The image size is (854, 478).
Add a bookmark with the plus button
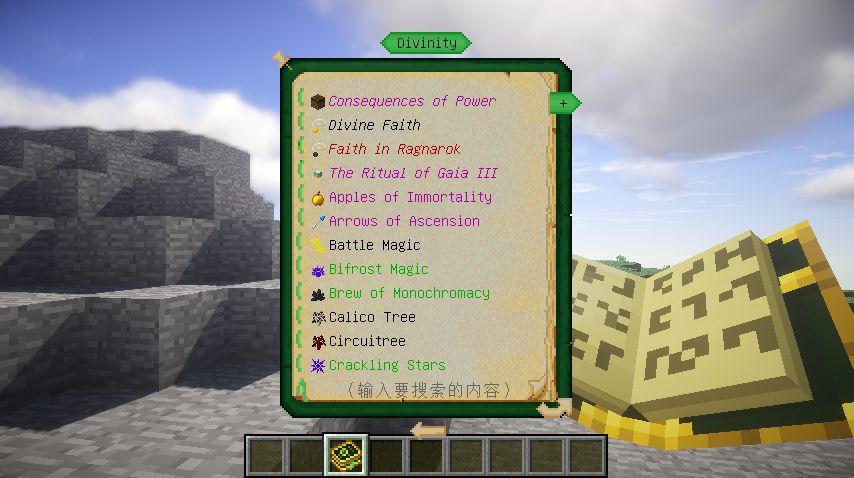[564, 103]
